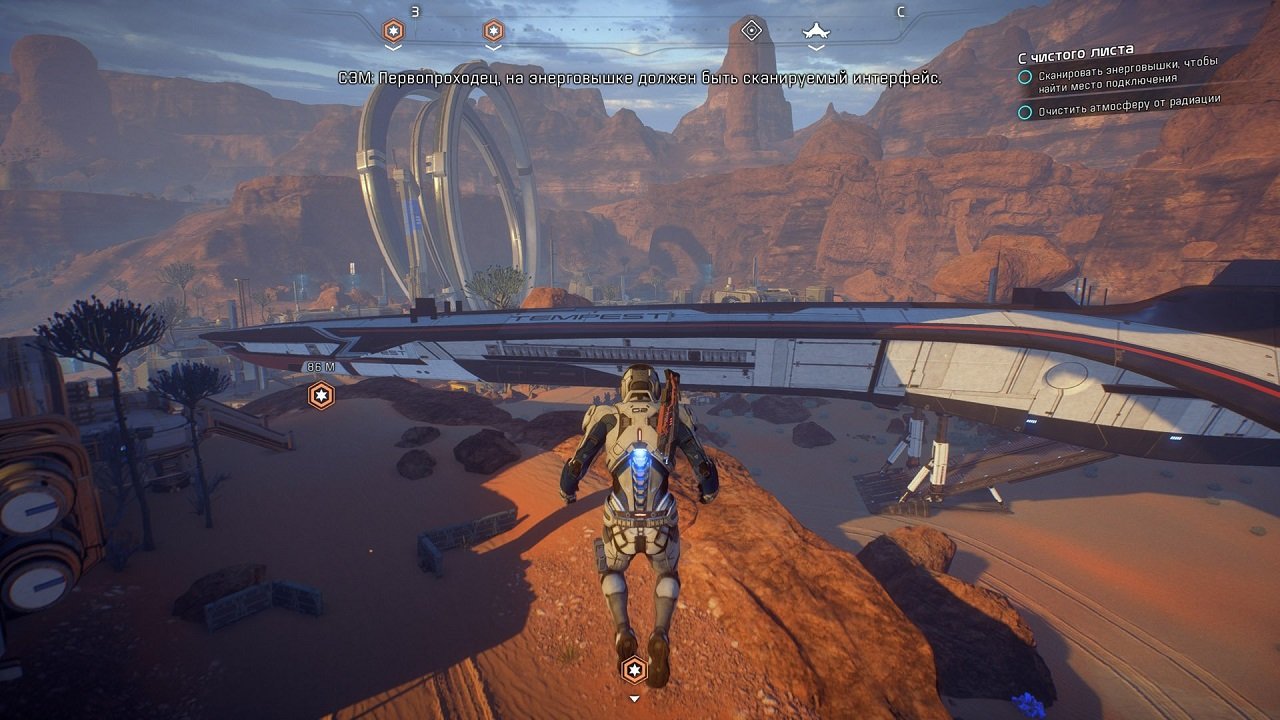
Task: Click the second orange hex marker on the compass bar
Action: (492, 30)
